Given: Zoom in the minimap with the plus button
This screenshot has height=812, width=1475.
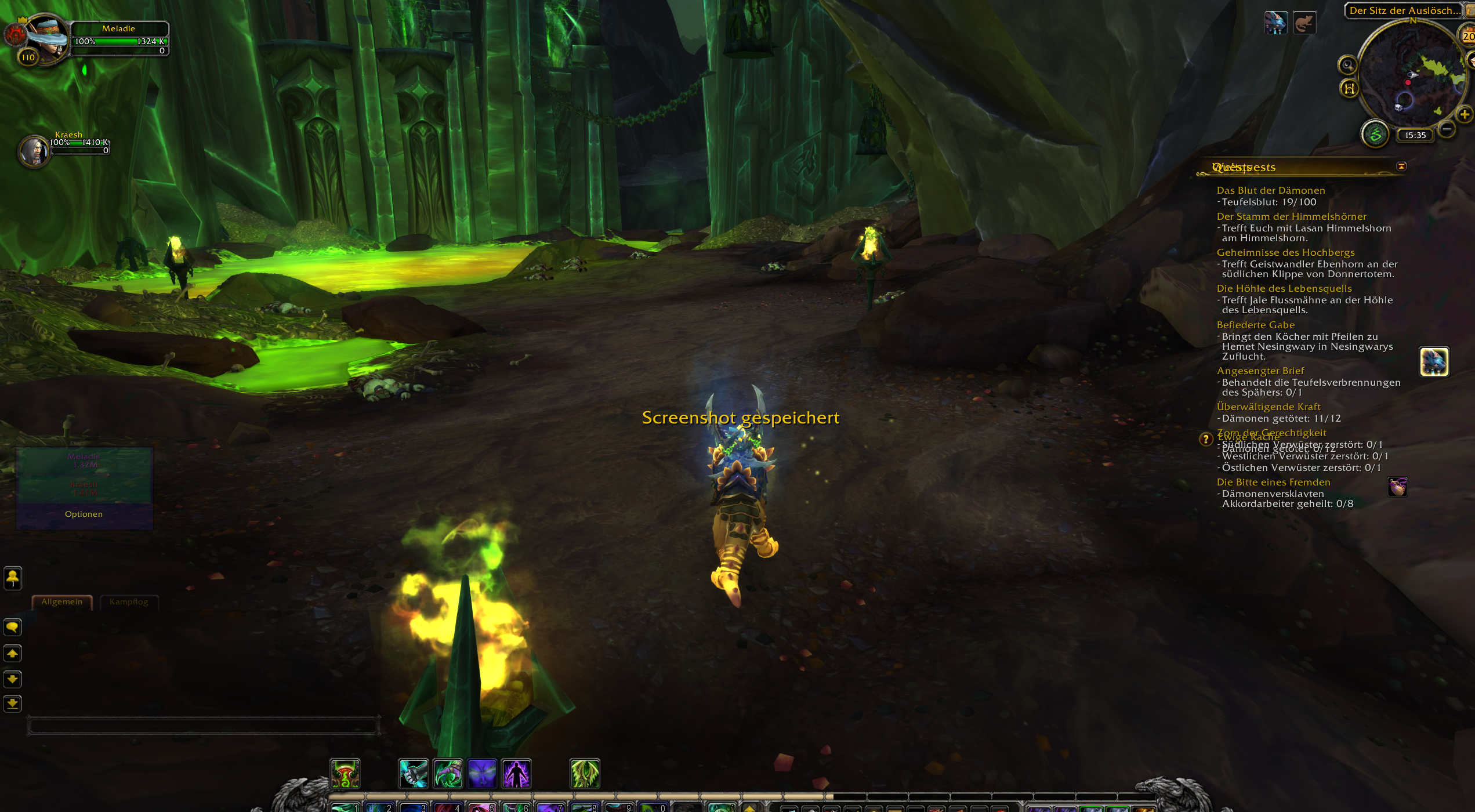Looking at the screenshot, I should [1464, 114].
